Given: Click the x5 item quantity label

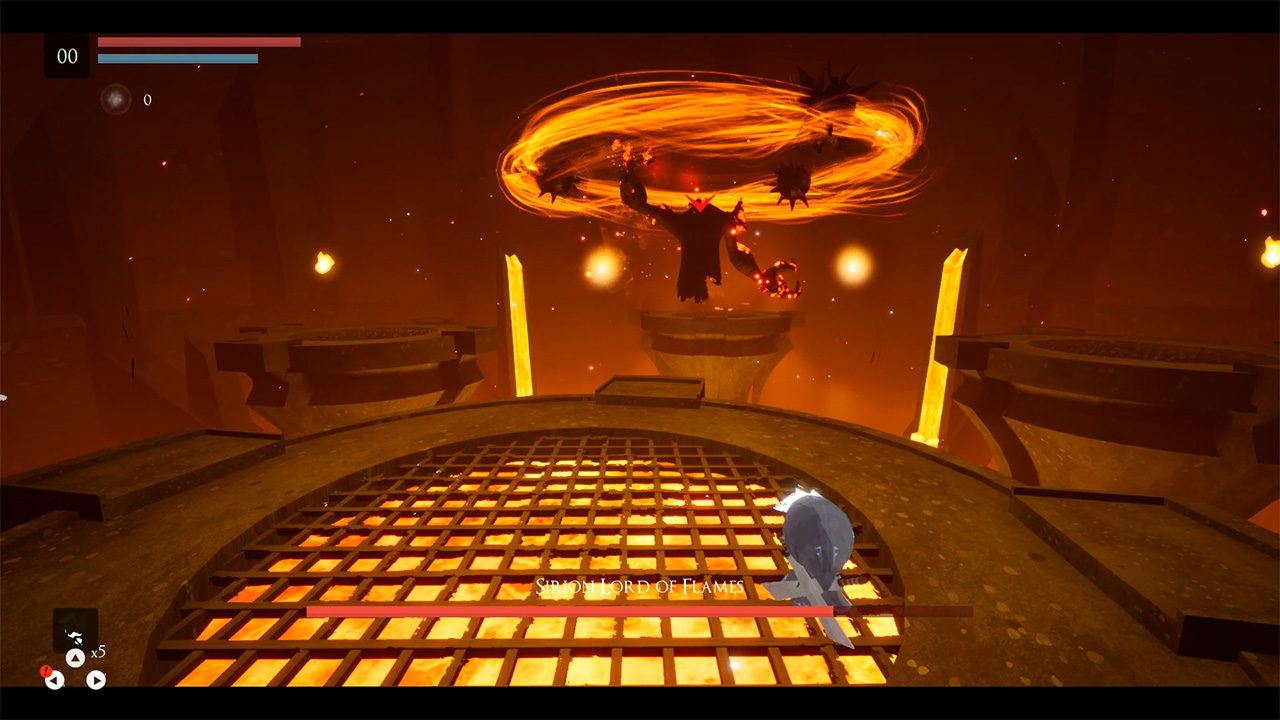Looking at the screenshot, I should pos(98,650).
